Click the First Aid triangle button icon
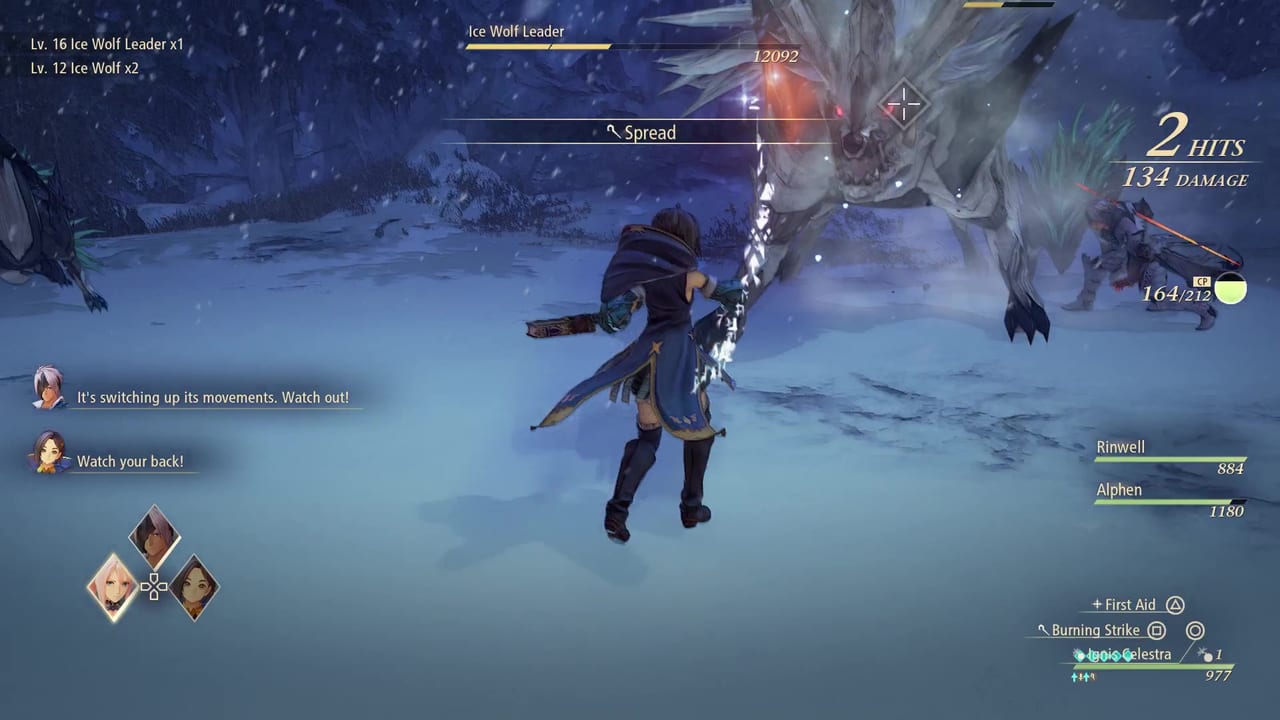The image size is (1280, 720). pyautogui.click(x=1175, y=605)
